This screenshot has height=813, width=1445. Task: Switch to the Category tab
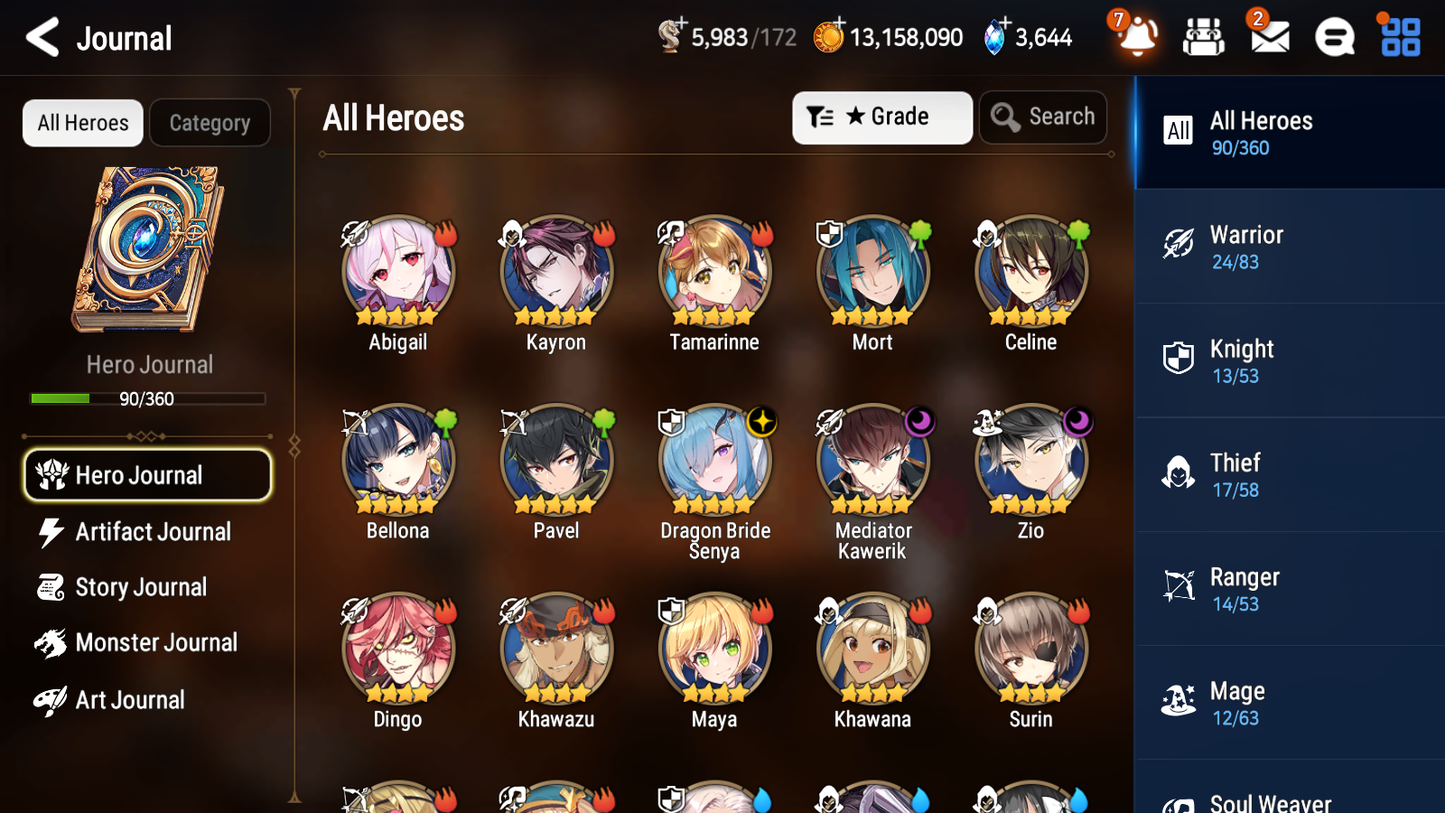pos(209,122)
